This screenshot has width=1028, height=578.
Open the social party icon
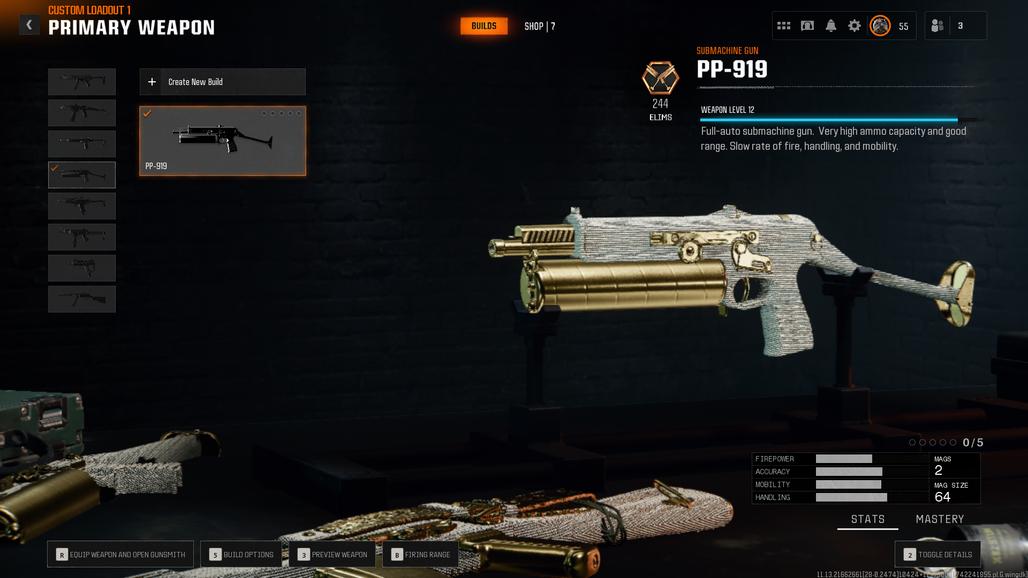point(937,26)
